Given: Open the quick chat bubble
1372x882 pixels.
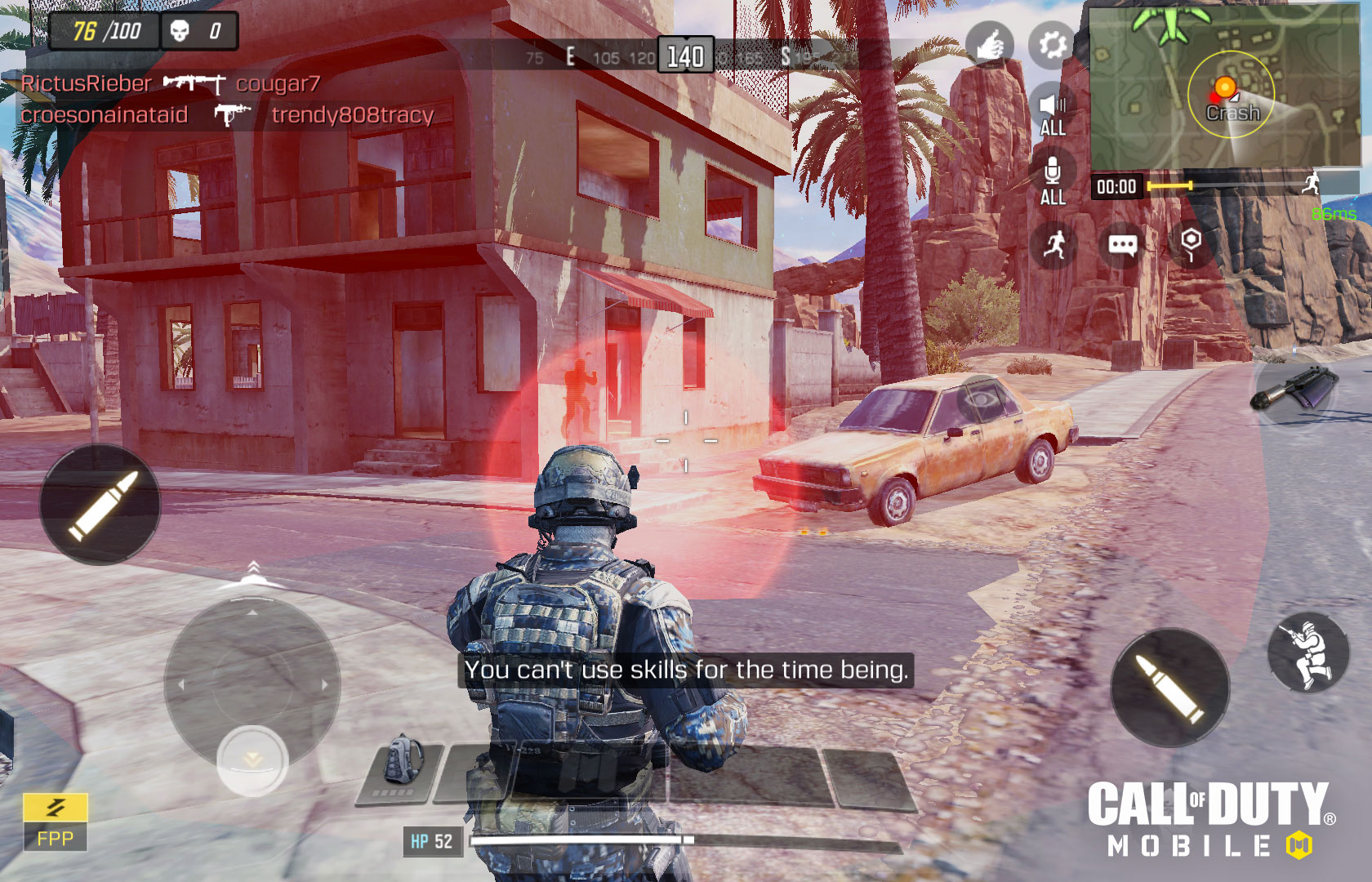Looking at the screenshot, I should tap(1122, 245).
